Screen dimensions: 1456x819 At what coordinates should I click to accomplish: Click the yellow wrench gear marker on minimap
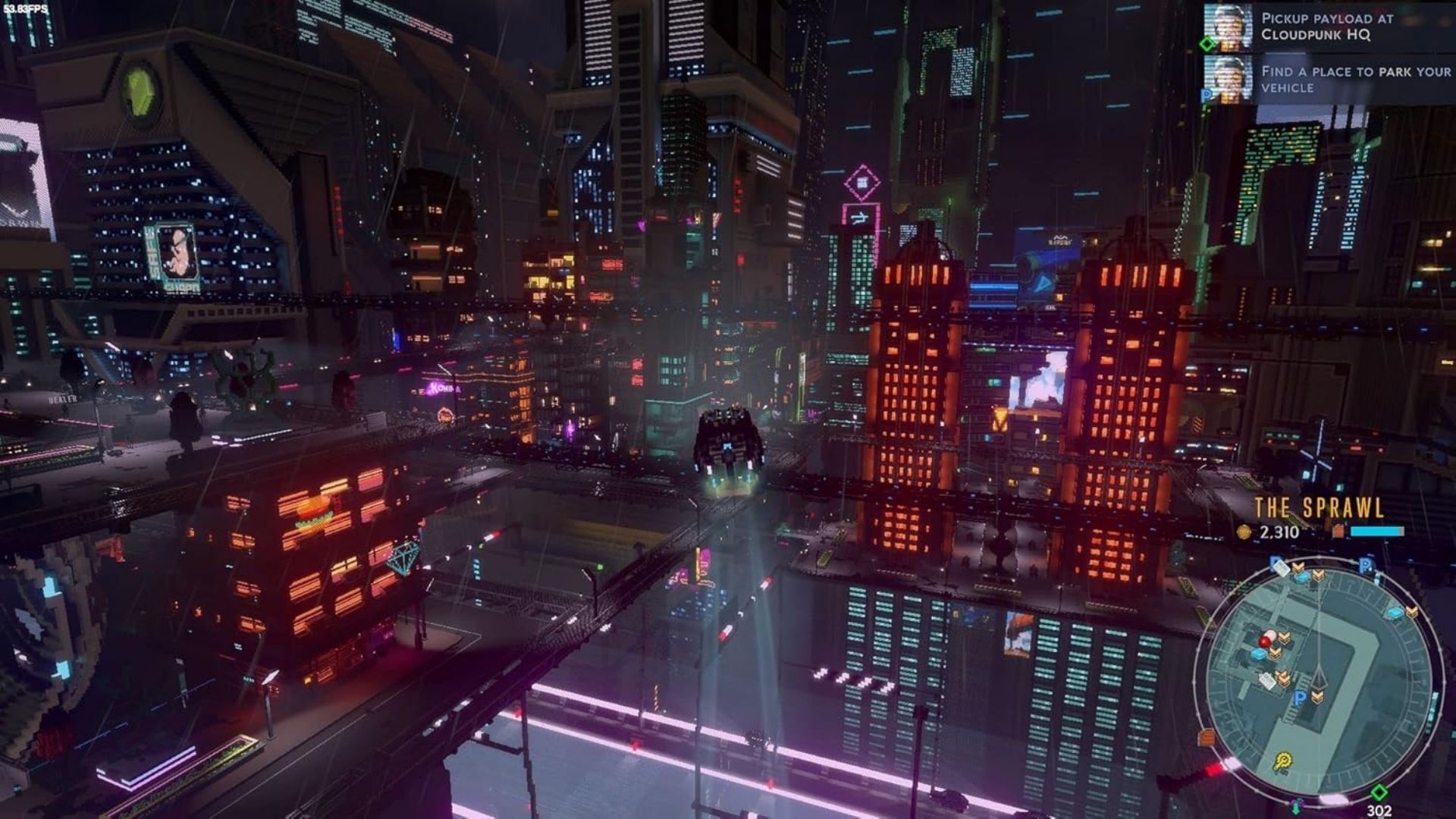[1282, 760]
